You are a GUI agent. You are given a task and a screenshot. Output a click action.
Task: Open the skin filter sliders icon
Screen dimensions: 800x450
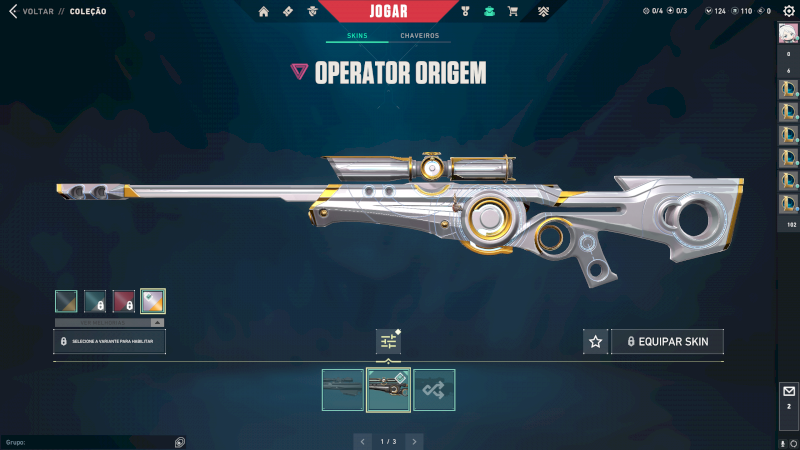[x=388, y=342]
